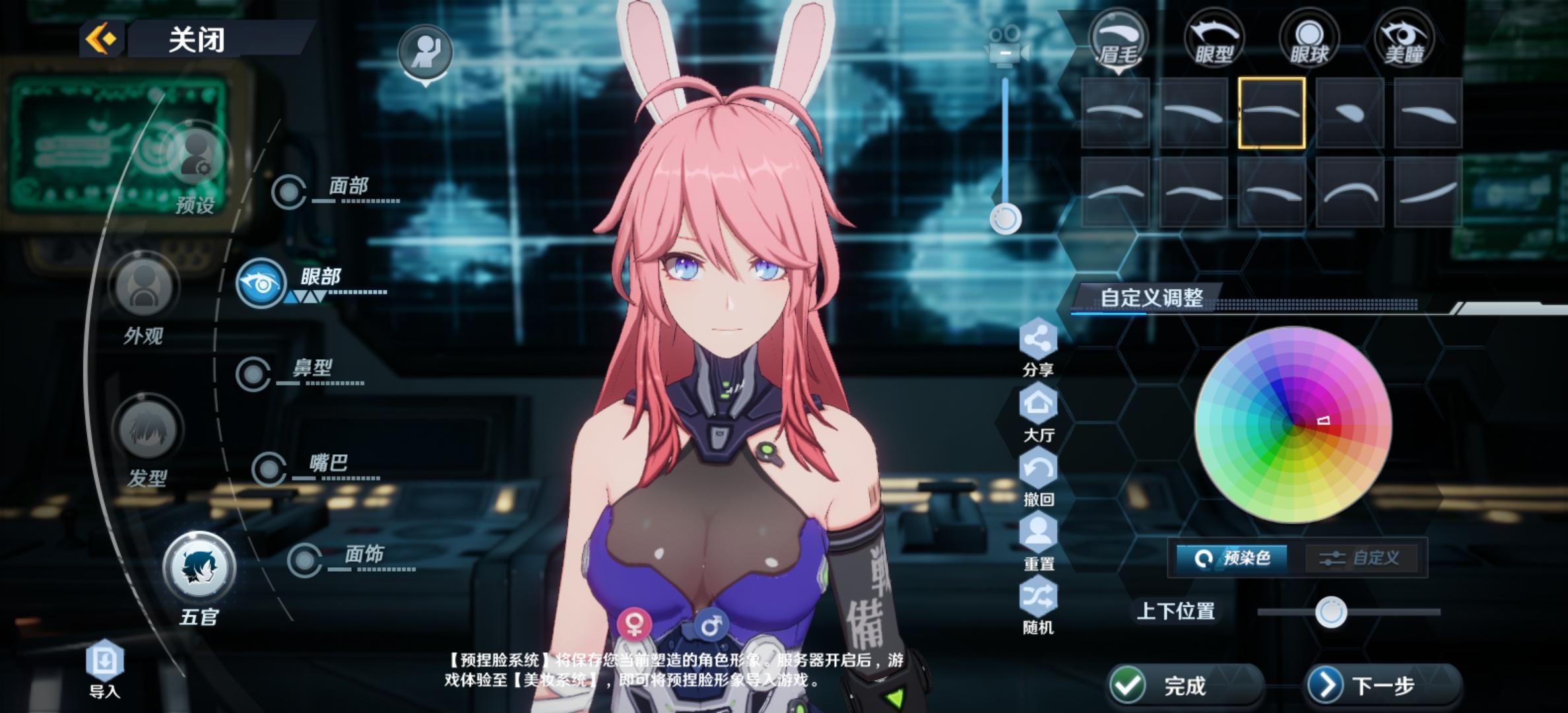Click 导入 import button

point(105,667)
